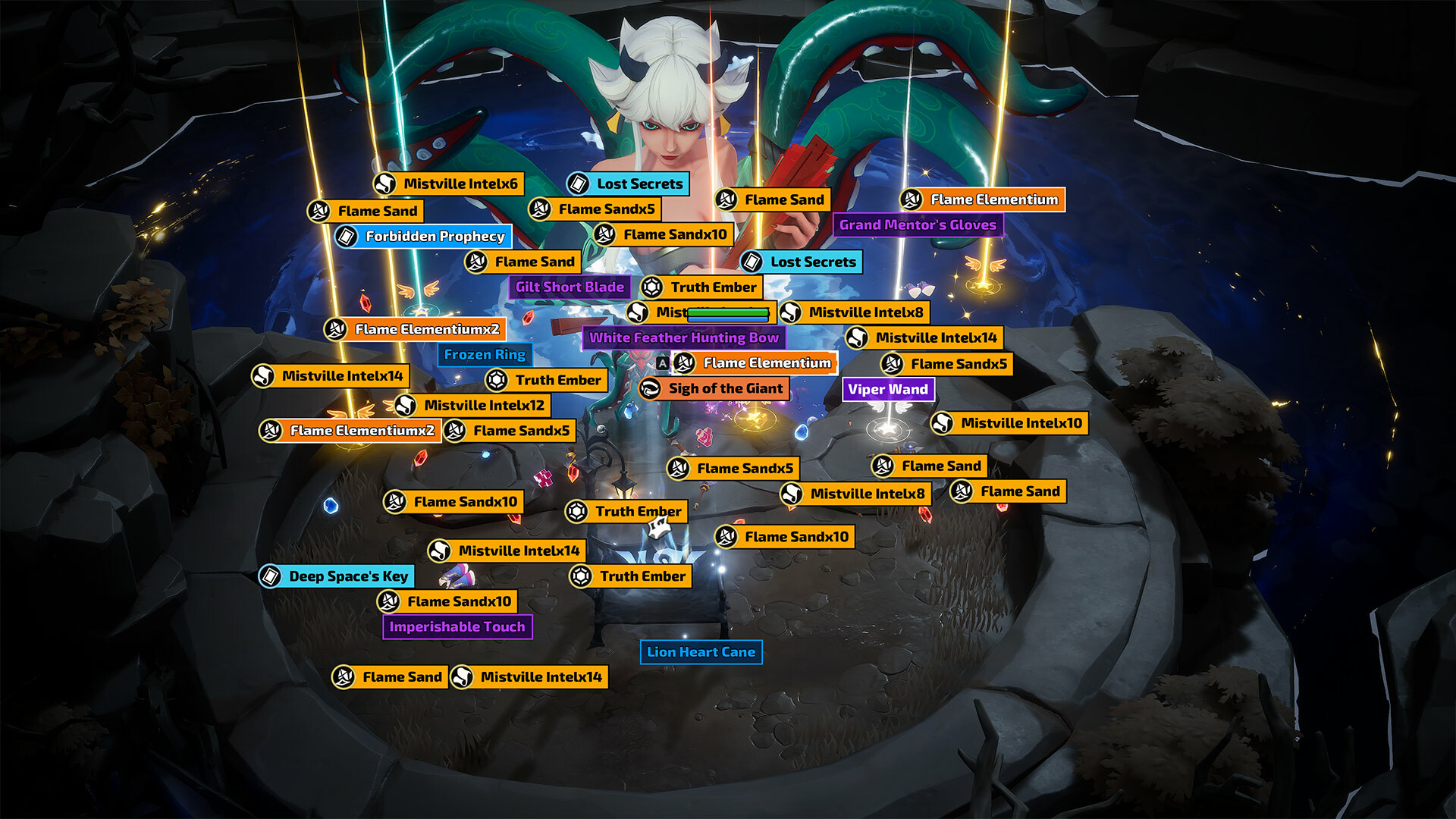Screen dimensions: 1456x819
Task: Select the Sigh of the Giant swirl icon
Action: (x=650, y=388)
